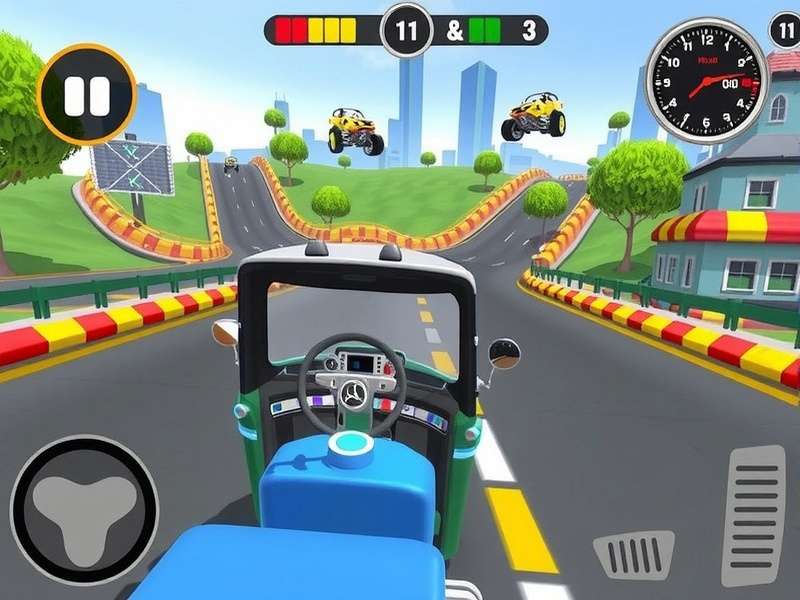Image resolution: width=800 pixels, height=600 pixels.
Task: Tap the steering wheel control
Action: [84, 509]
